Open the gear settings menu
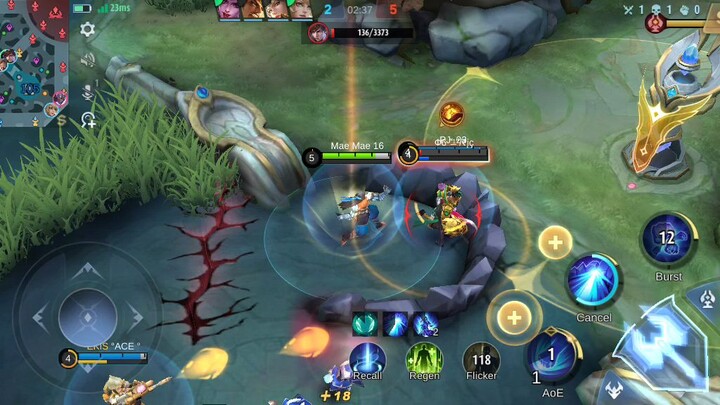The height and width of the screenshot is (405, 720). pyautogui.click(x=88, y=30)
